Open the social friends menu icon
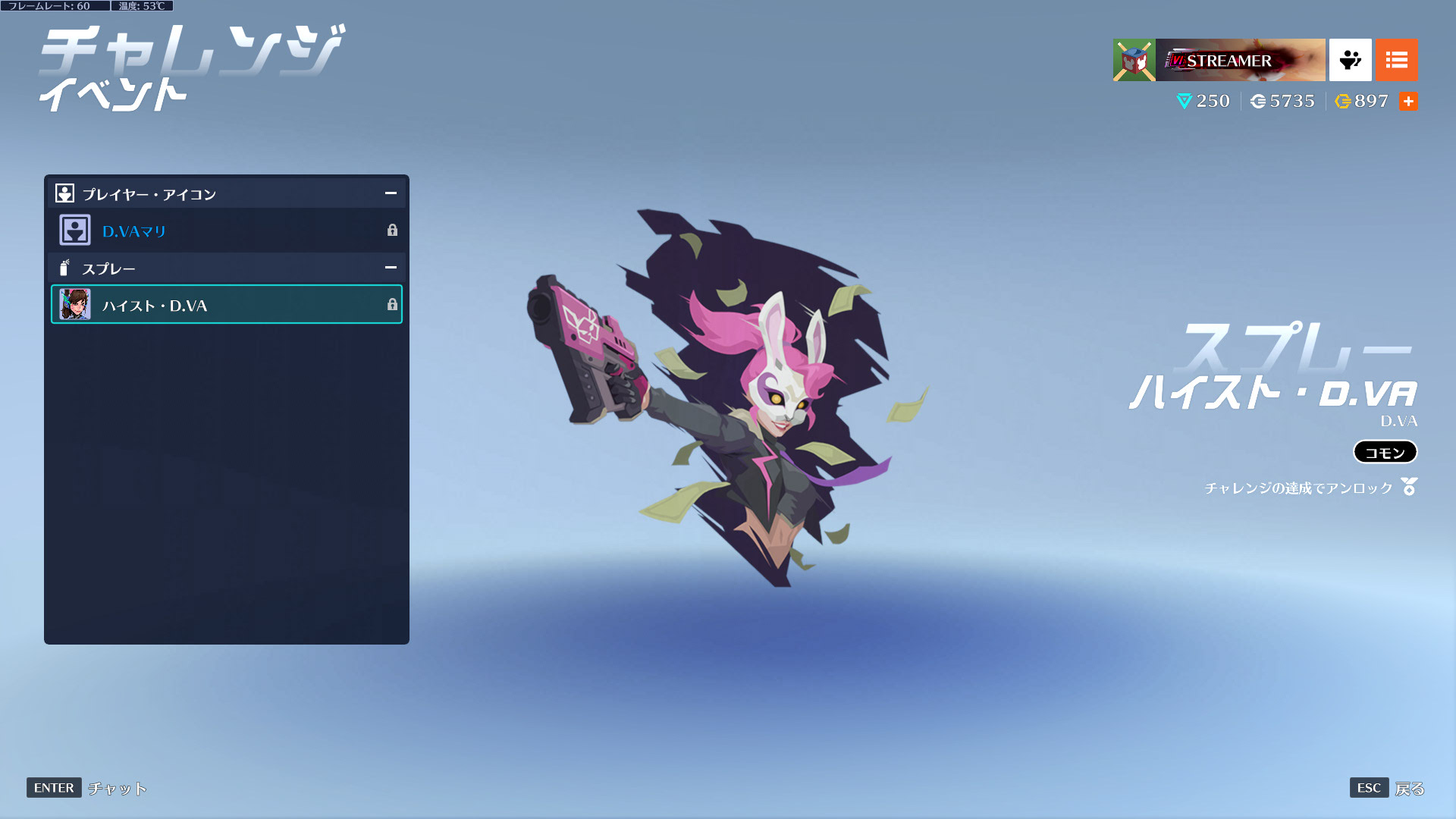 tap(1350, 60)
